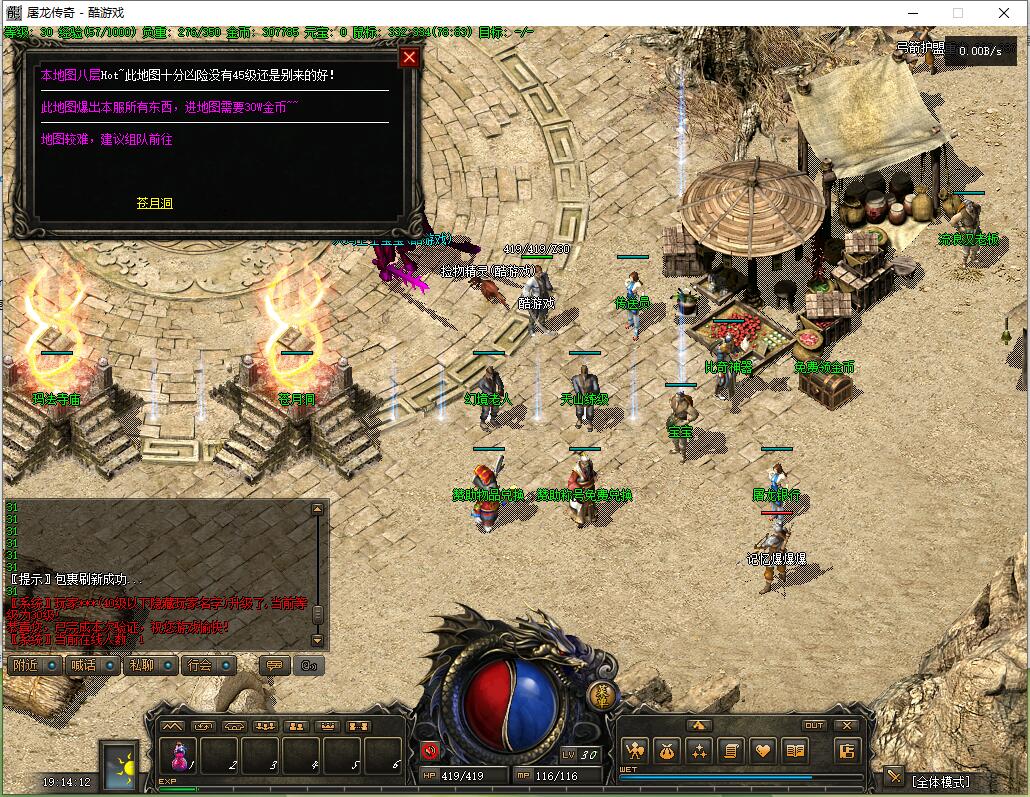Maximize the game window

coord(957,13)
